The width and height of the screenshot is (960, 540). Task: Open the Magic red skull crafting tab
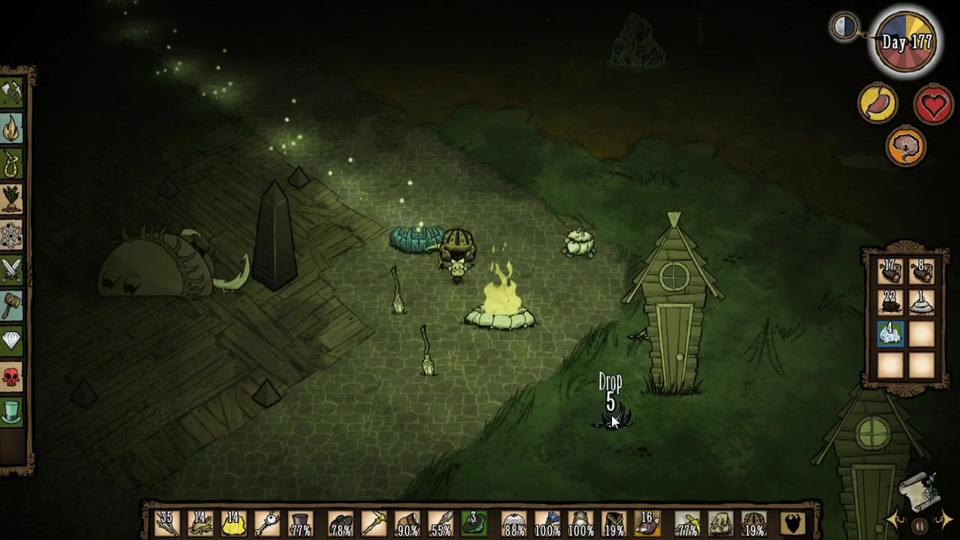(12, 375)
